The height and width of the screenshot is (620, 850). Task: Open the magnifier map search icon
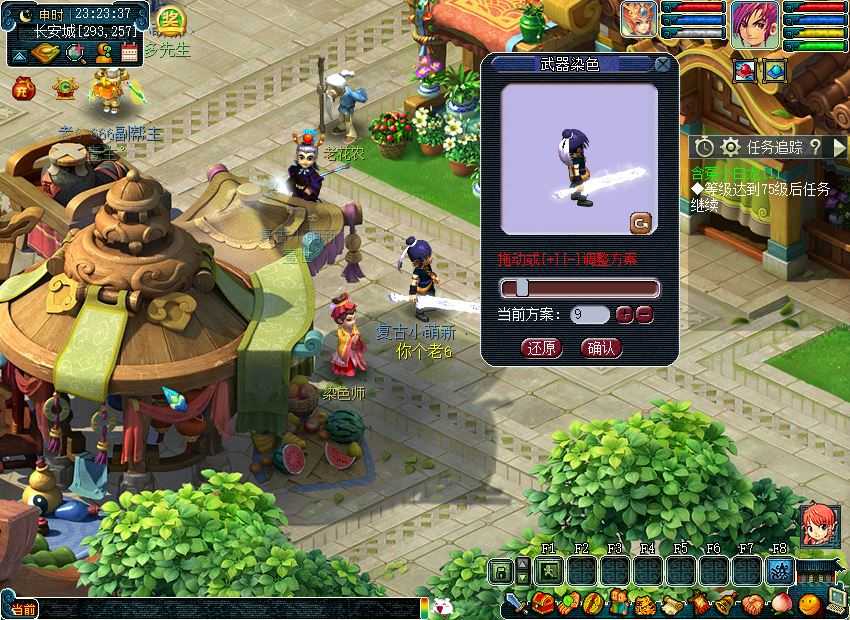tap(73, 54)
